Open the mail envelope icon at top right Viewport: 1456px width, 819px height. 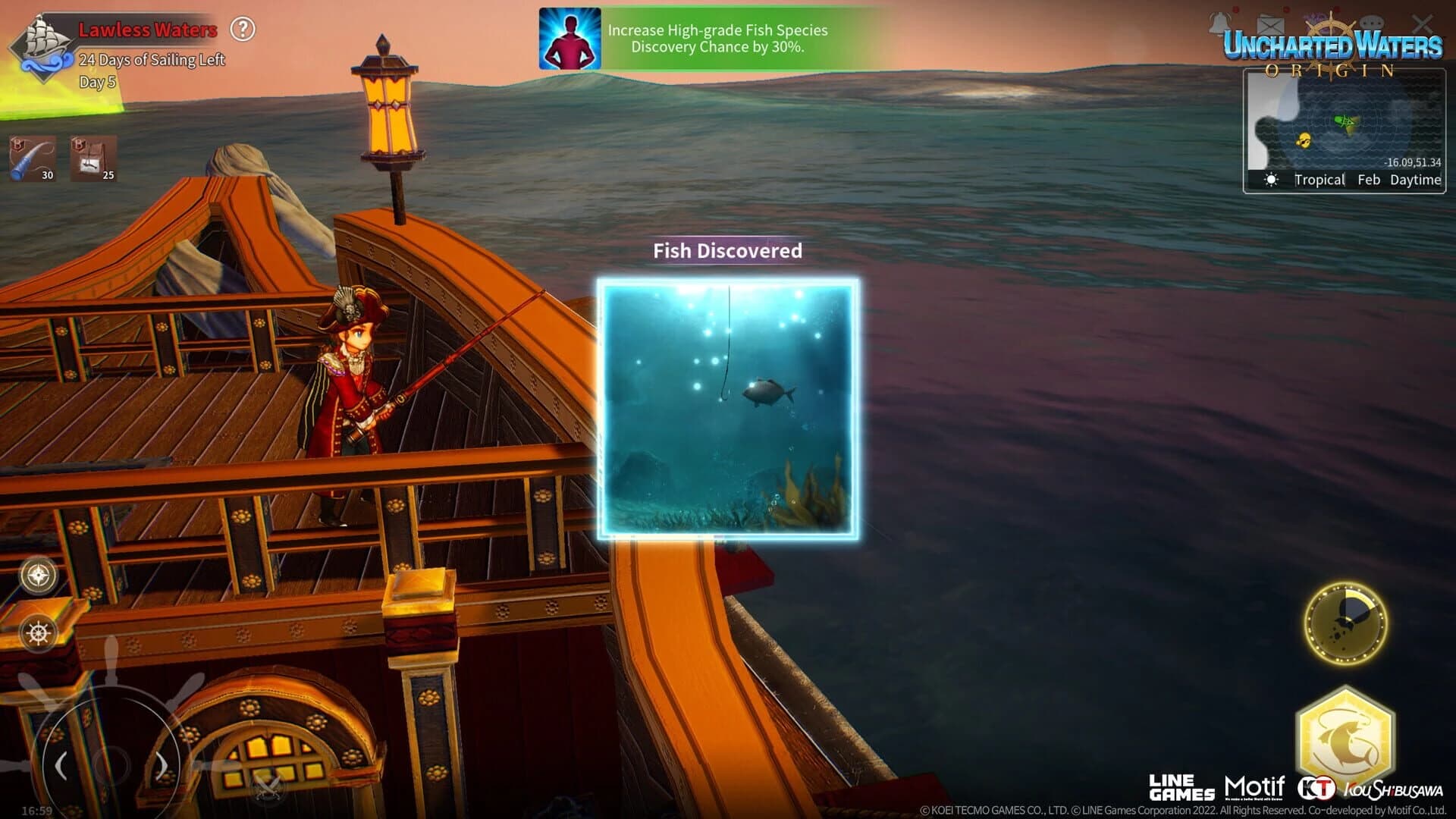pyautogui.click(x=1269, y=24)
